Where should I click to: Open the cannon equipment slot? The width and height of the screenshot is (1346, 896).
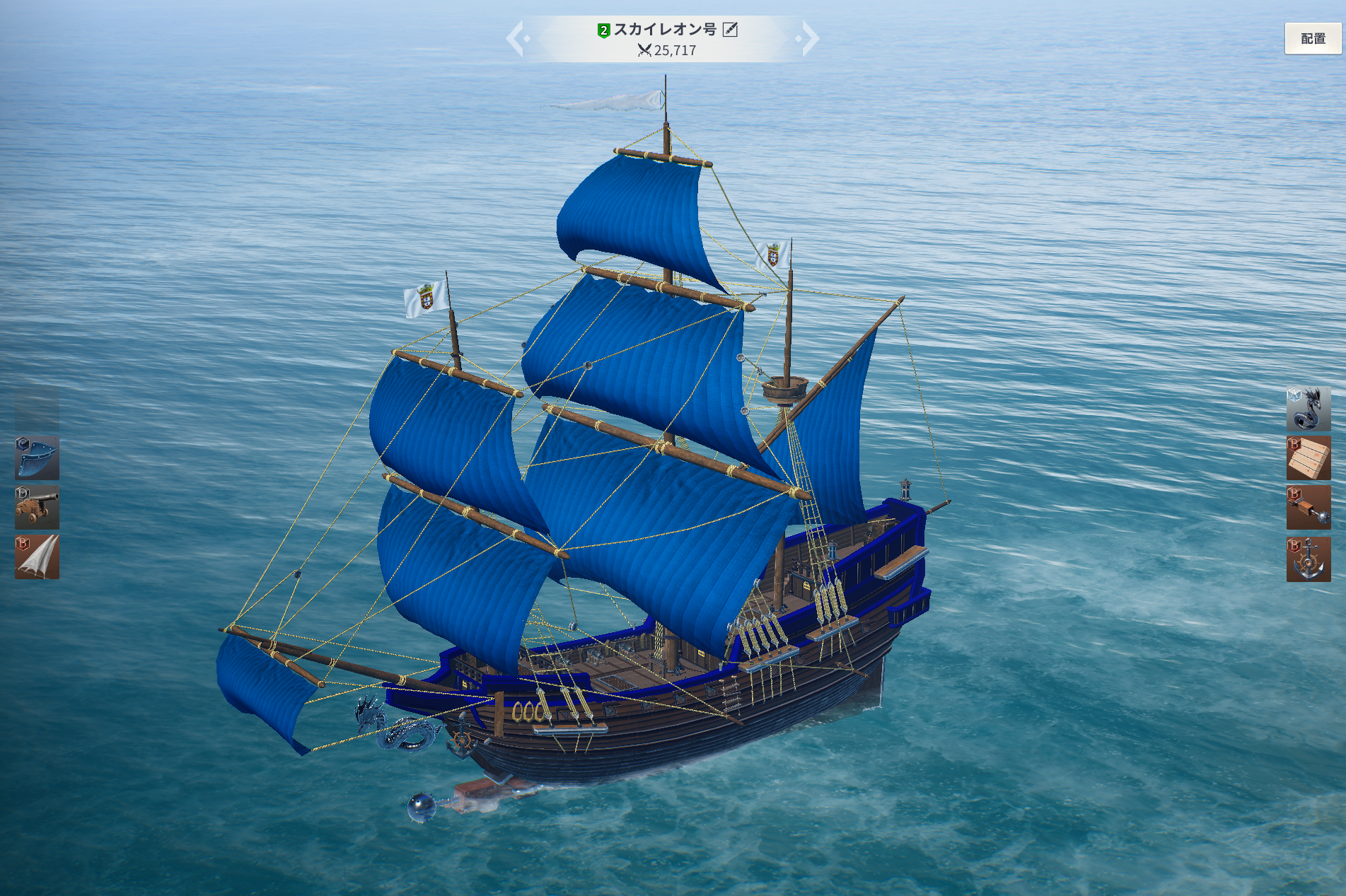point(37,507)
